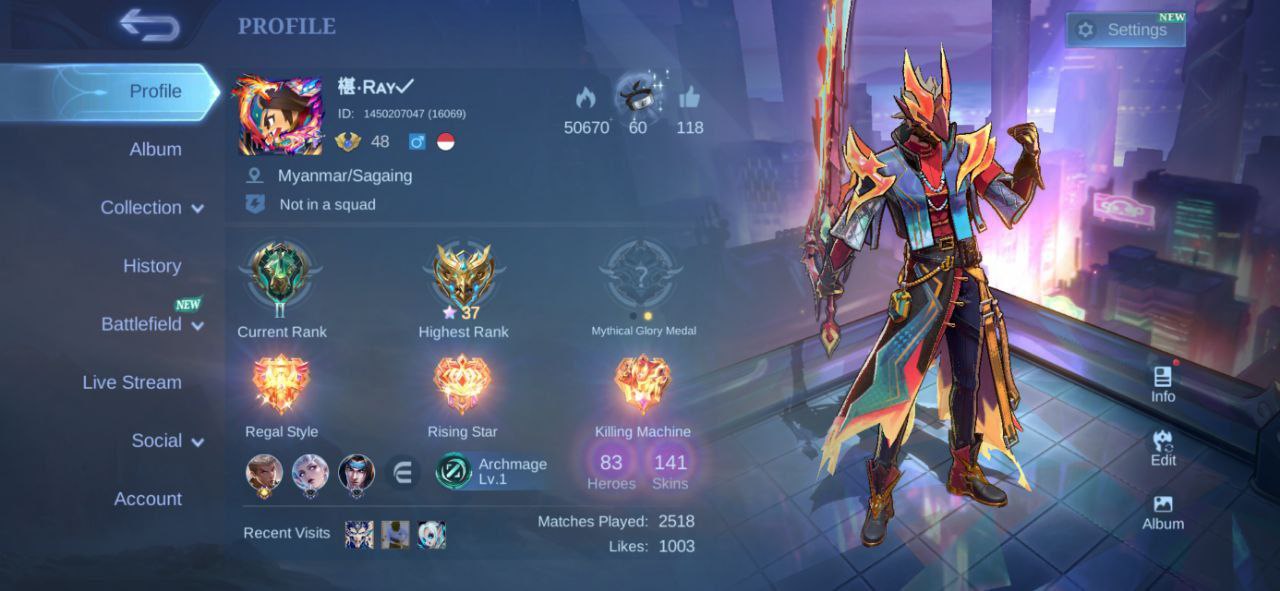Image resolution: width=1280 pixels, height=591 pixels.
Task: Show the 141 Skins list
Action: [670, 470]
